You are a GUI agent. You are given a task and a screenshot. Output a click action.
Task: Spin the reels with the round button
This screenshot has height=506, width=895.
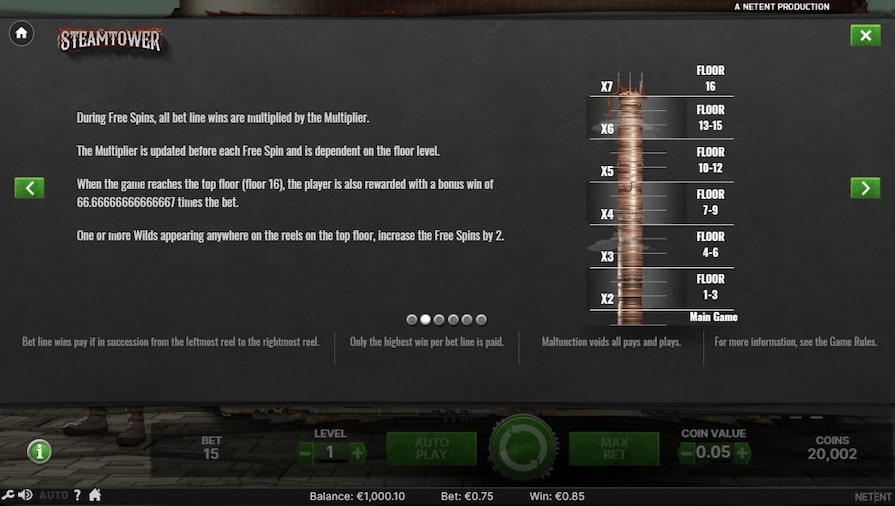point(522,449)
